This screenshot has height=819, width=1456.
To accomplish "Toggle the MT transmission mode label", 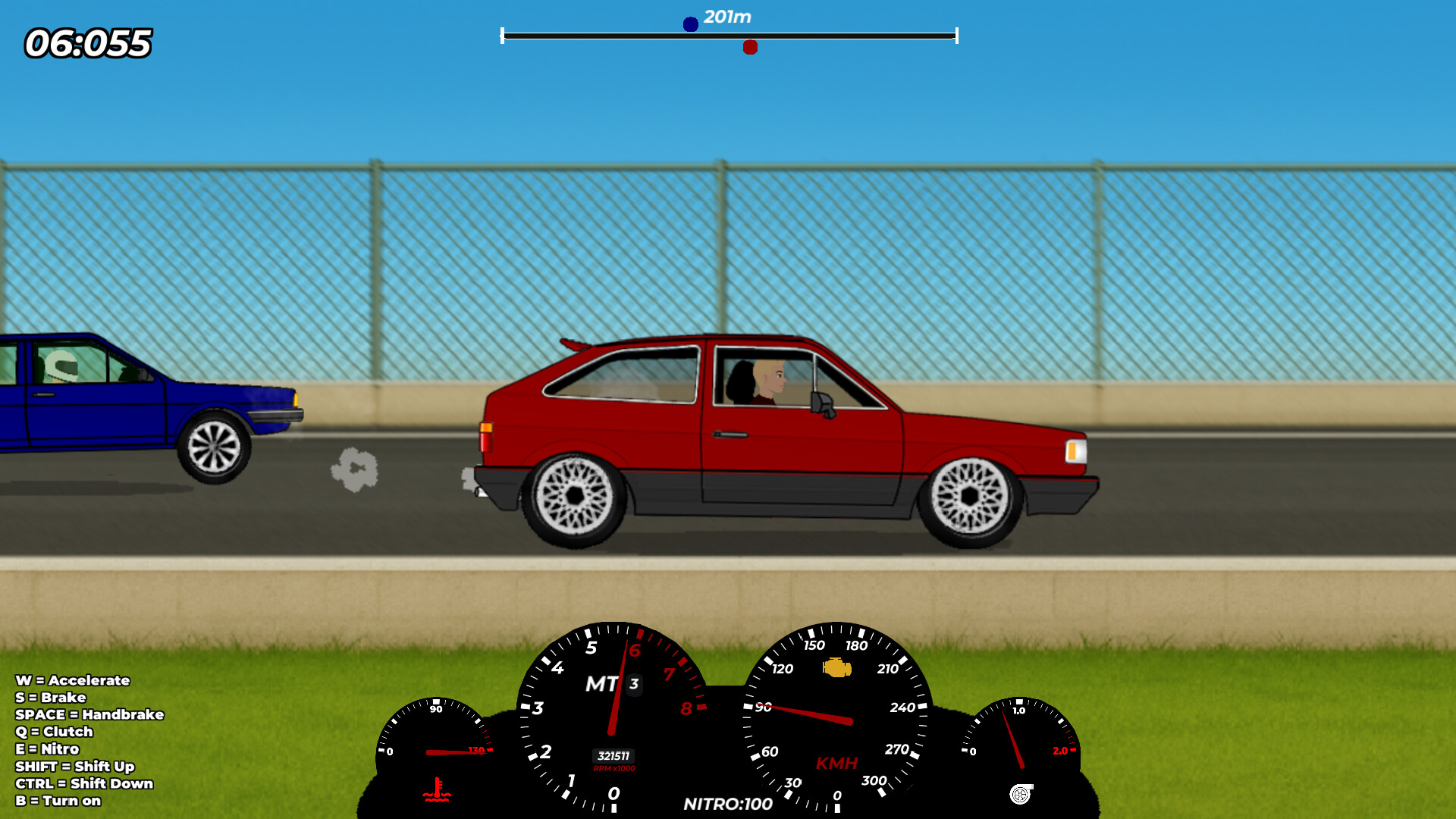I will [601, 685].
